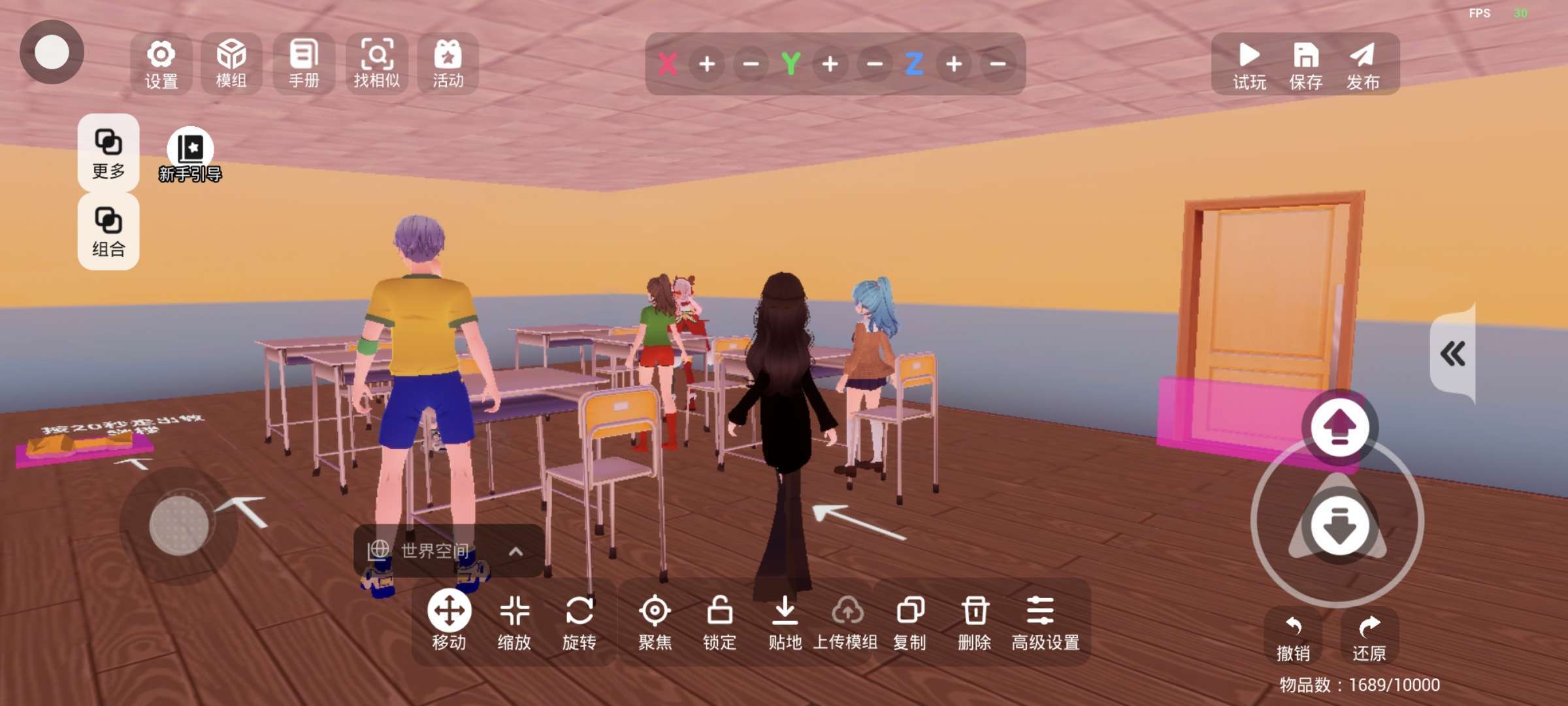Expand the side panel with double arrow
Image resolution: width=1568 pixels, height=706 pixels.
(1453, 354)
